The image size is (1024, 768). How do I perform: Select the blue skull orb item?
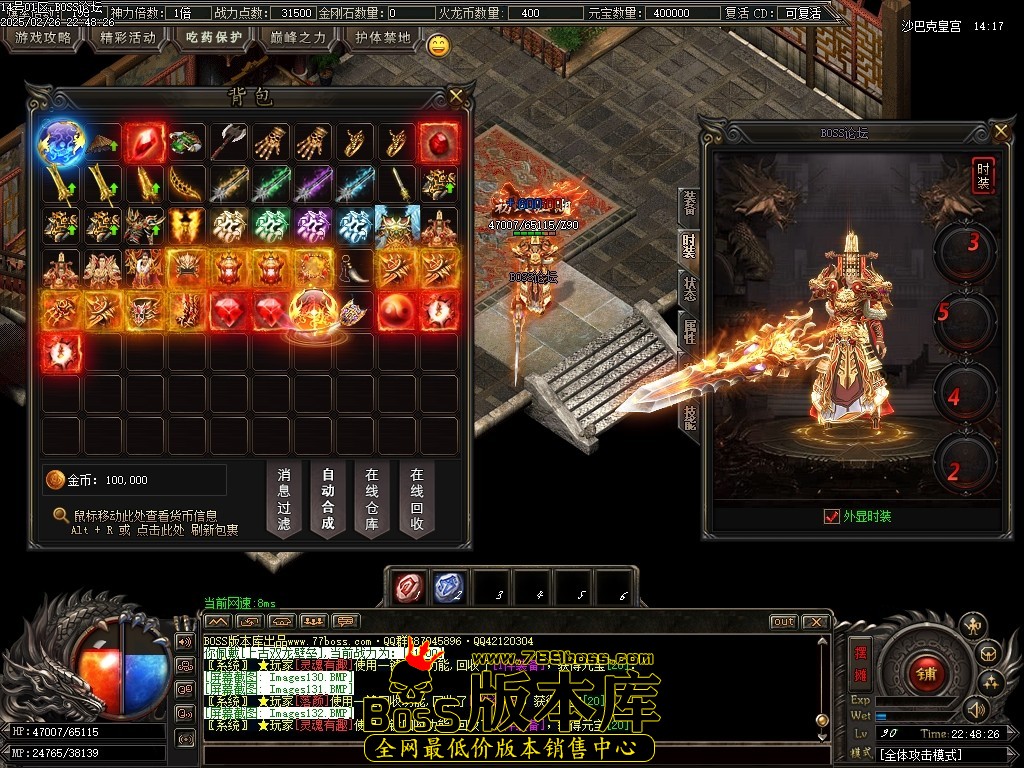point(60,143)
